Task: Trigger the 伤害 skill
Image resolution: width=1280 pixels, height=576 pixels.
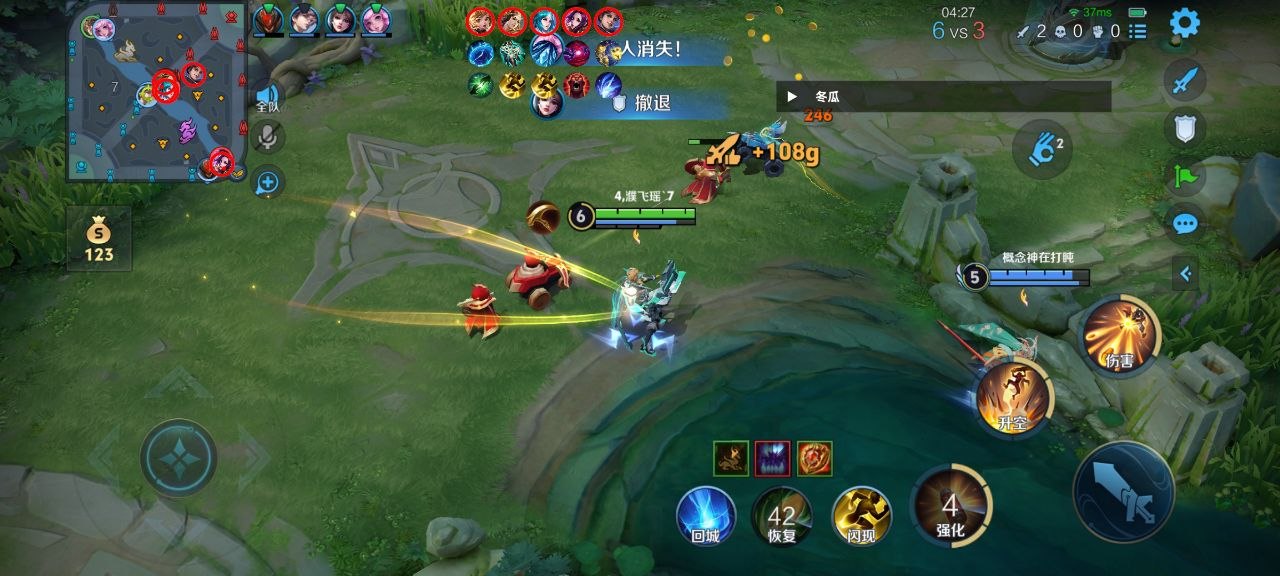Action: (x=1120, y=335)
